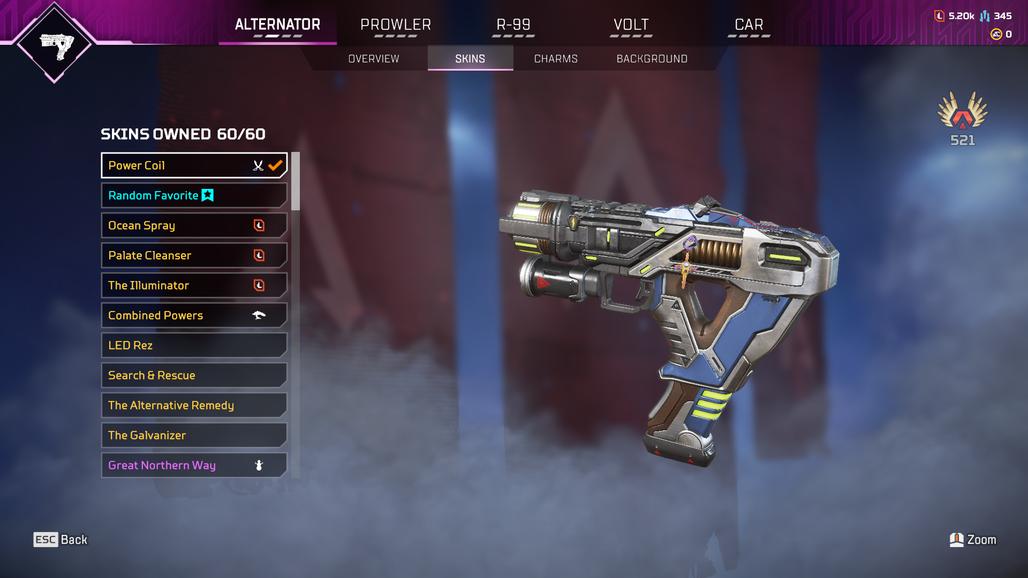Click the Back button

[61, 540]
